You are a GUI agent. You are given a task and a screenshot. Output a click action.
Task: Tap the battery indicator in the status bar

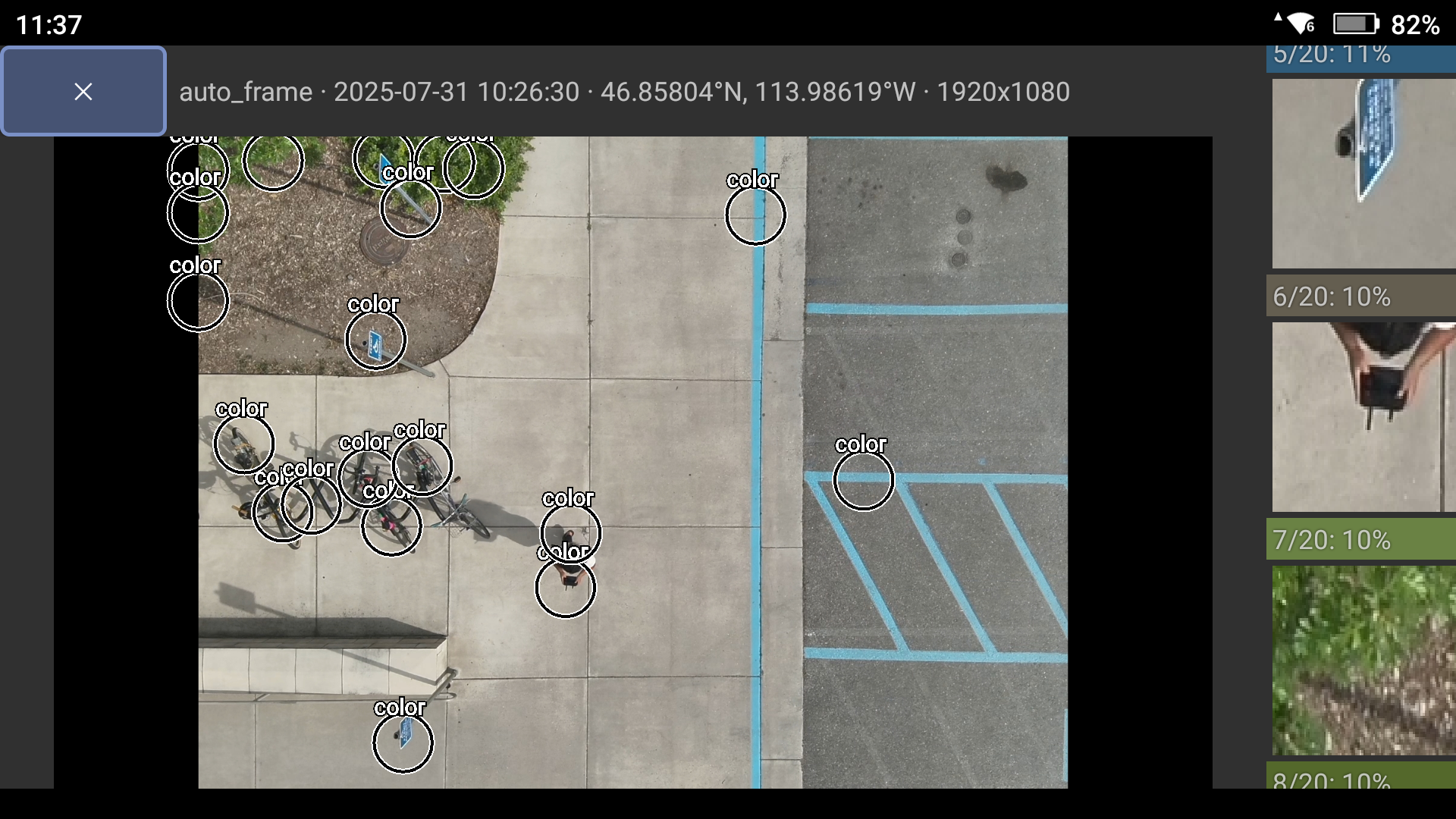click(1357, 24)
